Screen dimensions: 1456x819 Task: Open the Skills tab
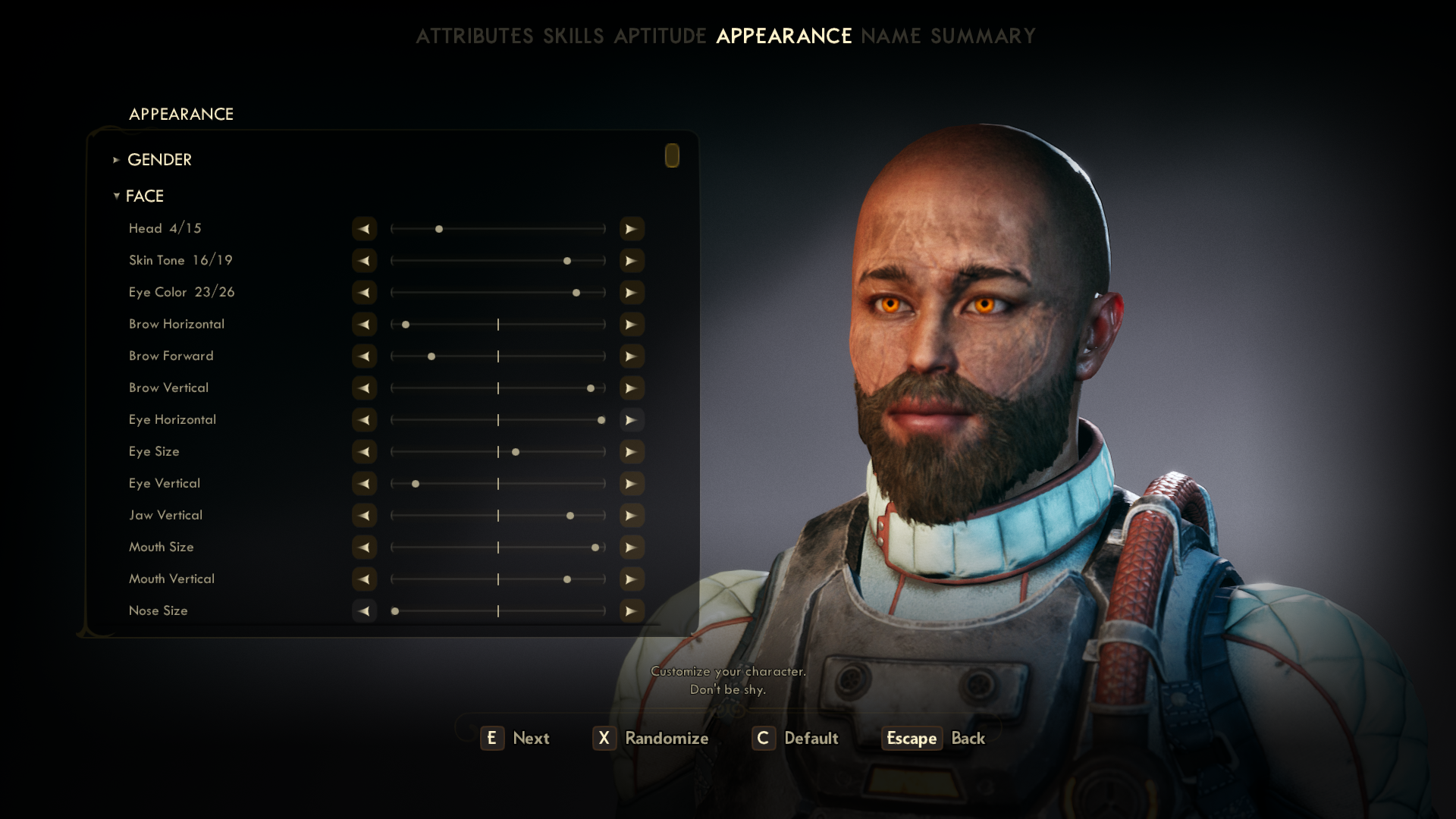coord(573,36)
